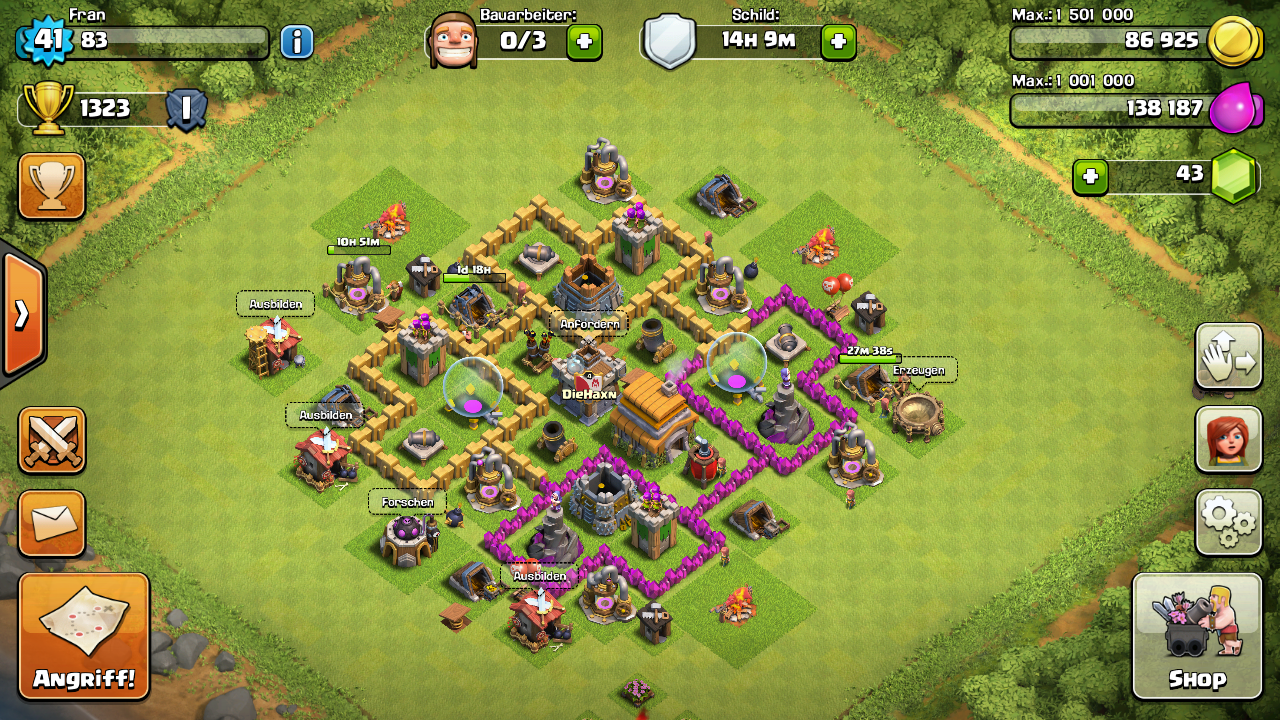Select the Anfordern clan castle request bubble
Screen dimensions: 1280x720
point(589,324)
